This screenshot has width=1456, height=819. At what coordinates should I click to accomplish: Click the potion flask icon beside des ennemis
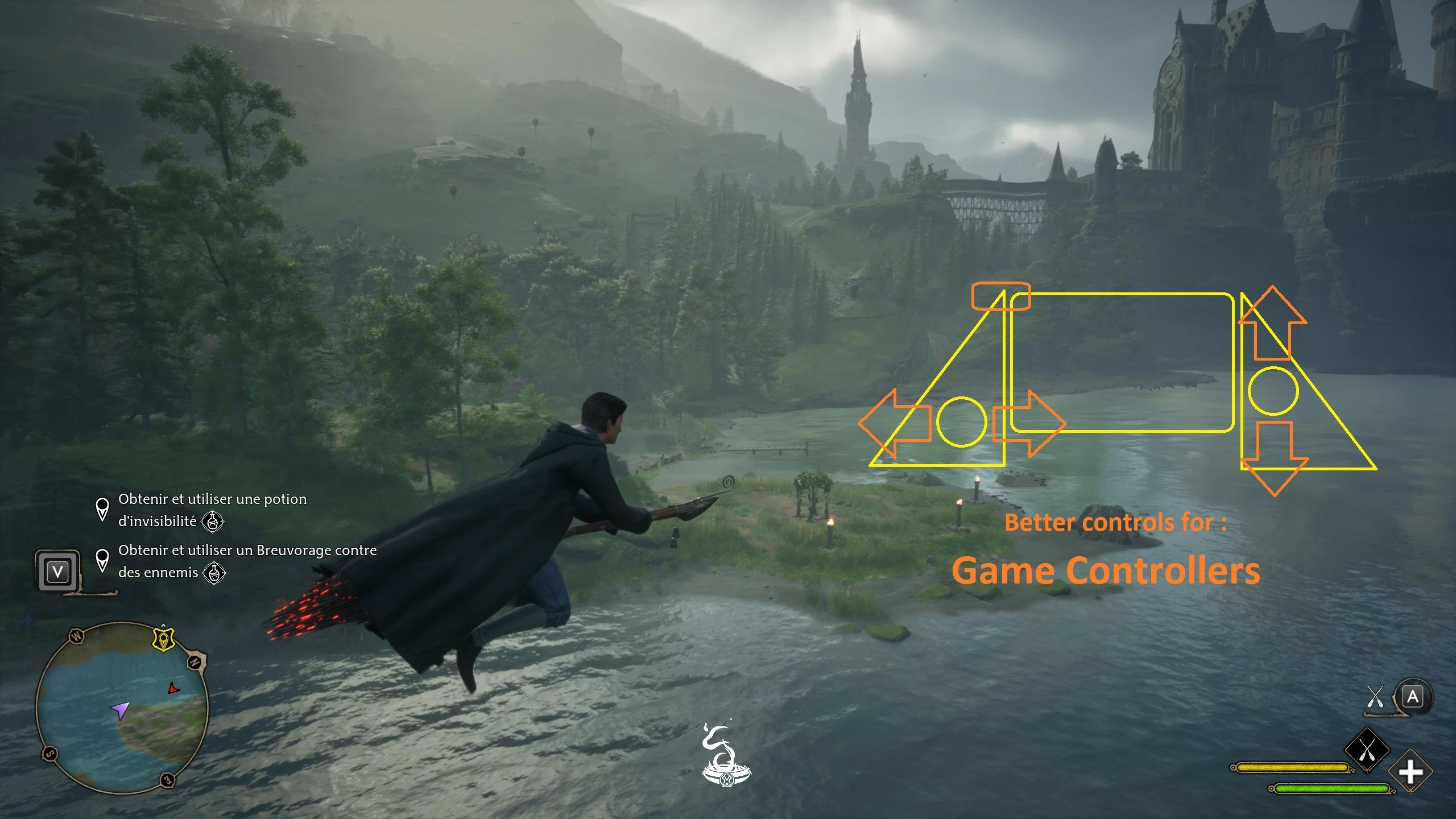215,573
